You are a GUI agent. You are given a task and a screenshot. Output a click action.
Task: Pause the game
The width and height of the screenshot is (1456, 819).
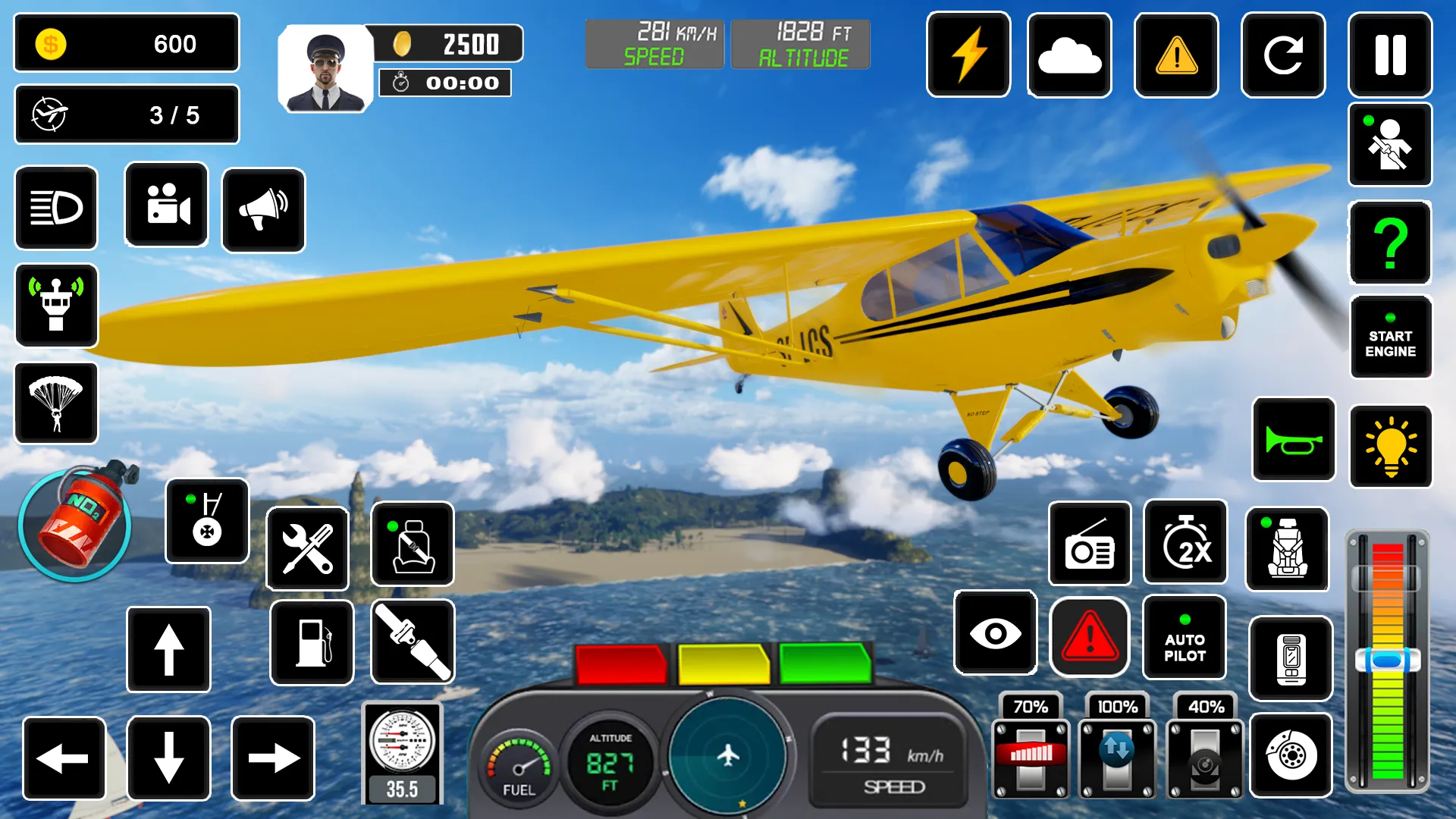[1390, 56]
